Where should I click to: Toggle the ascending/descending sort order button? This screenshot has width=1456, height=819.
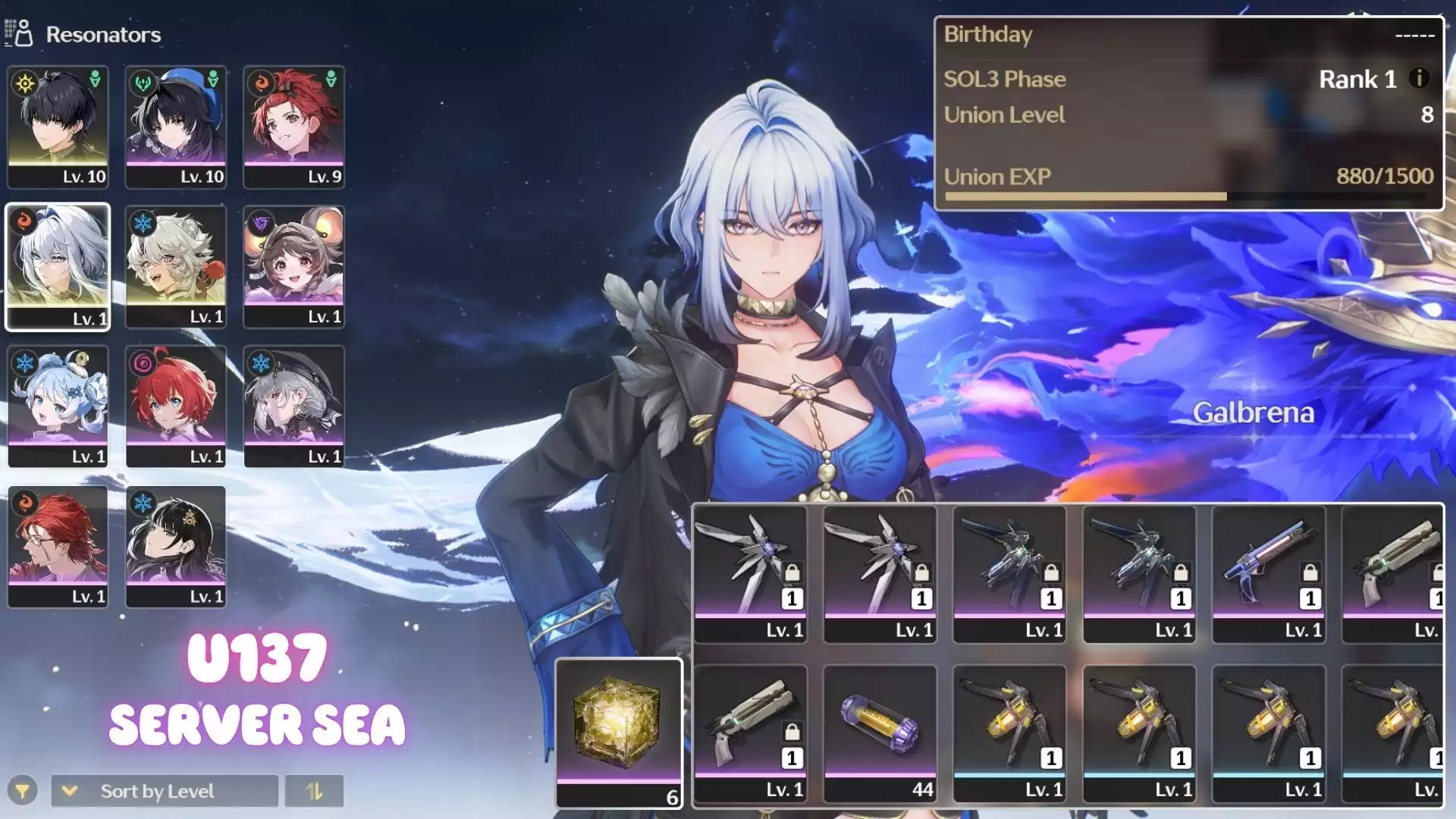[x=314, y=791]
